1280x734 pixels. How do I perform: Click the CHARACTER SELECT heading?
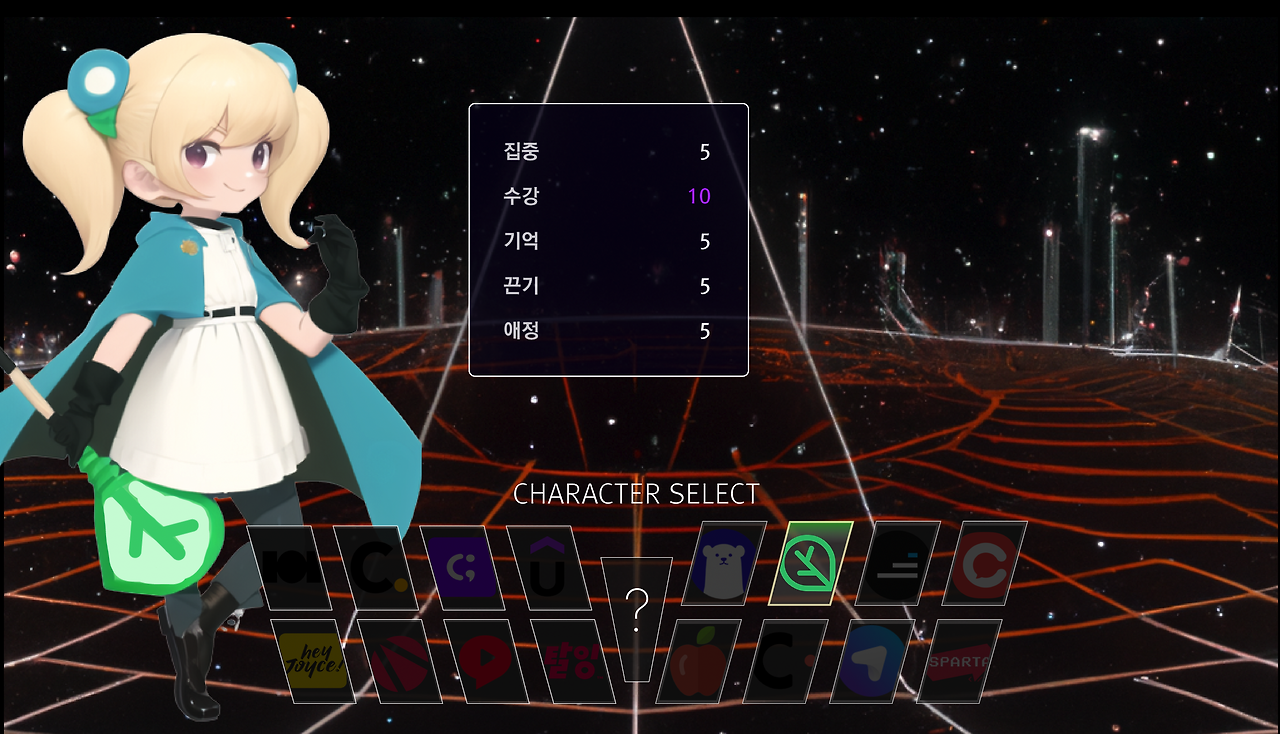636,493
